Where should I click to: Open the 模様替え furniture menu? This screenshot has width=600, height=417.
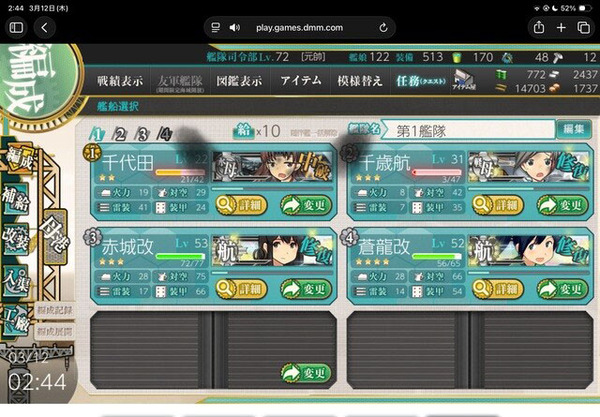pos(359,80)
